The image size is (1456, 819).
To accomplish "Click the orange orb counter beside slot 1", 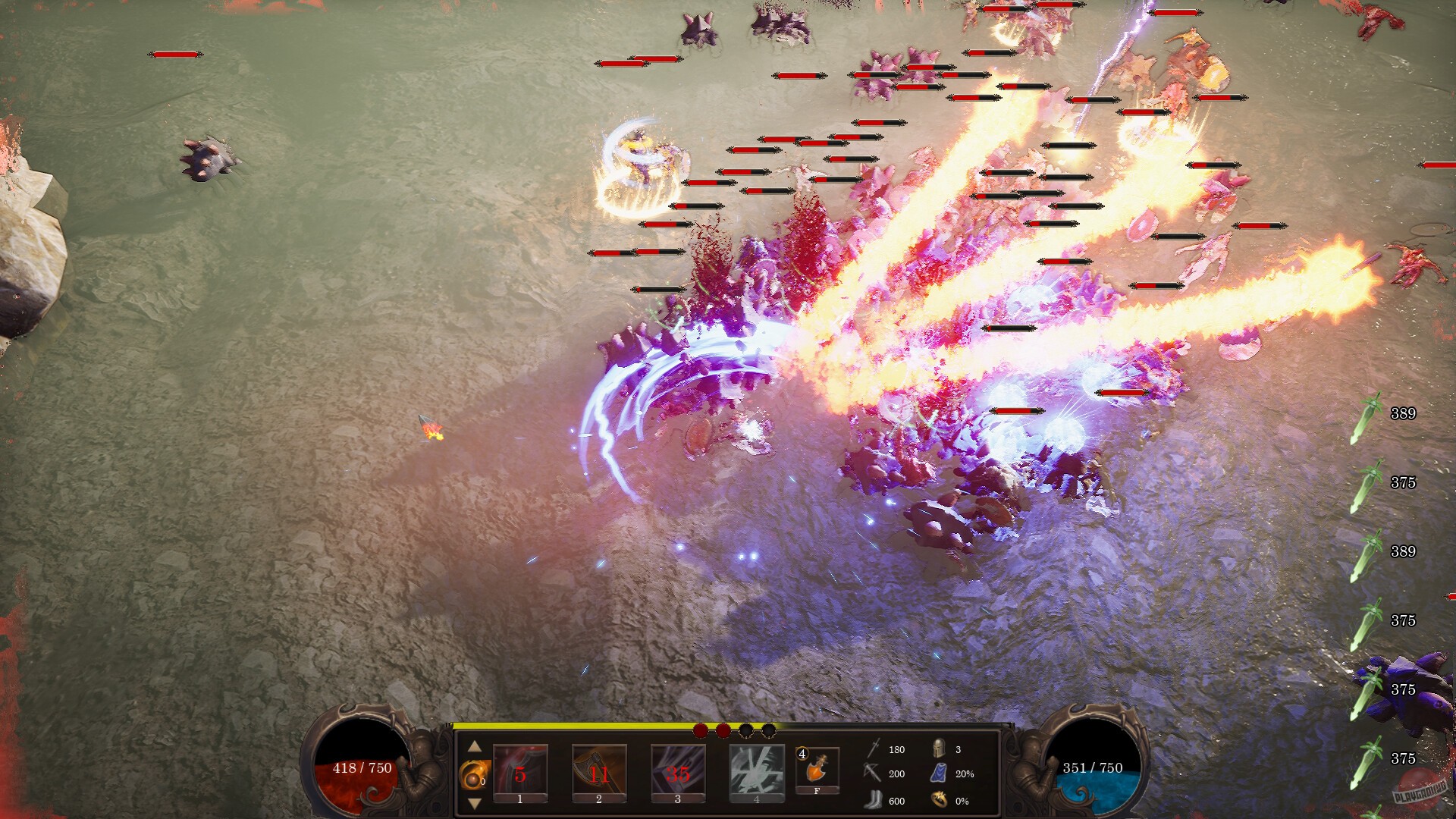I will [475, 774].
